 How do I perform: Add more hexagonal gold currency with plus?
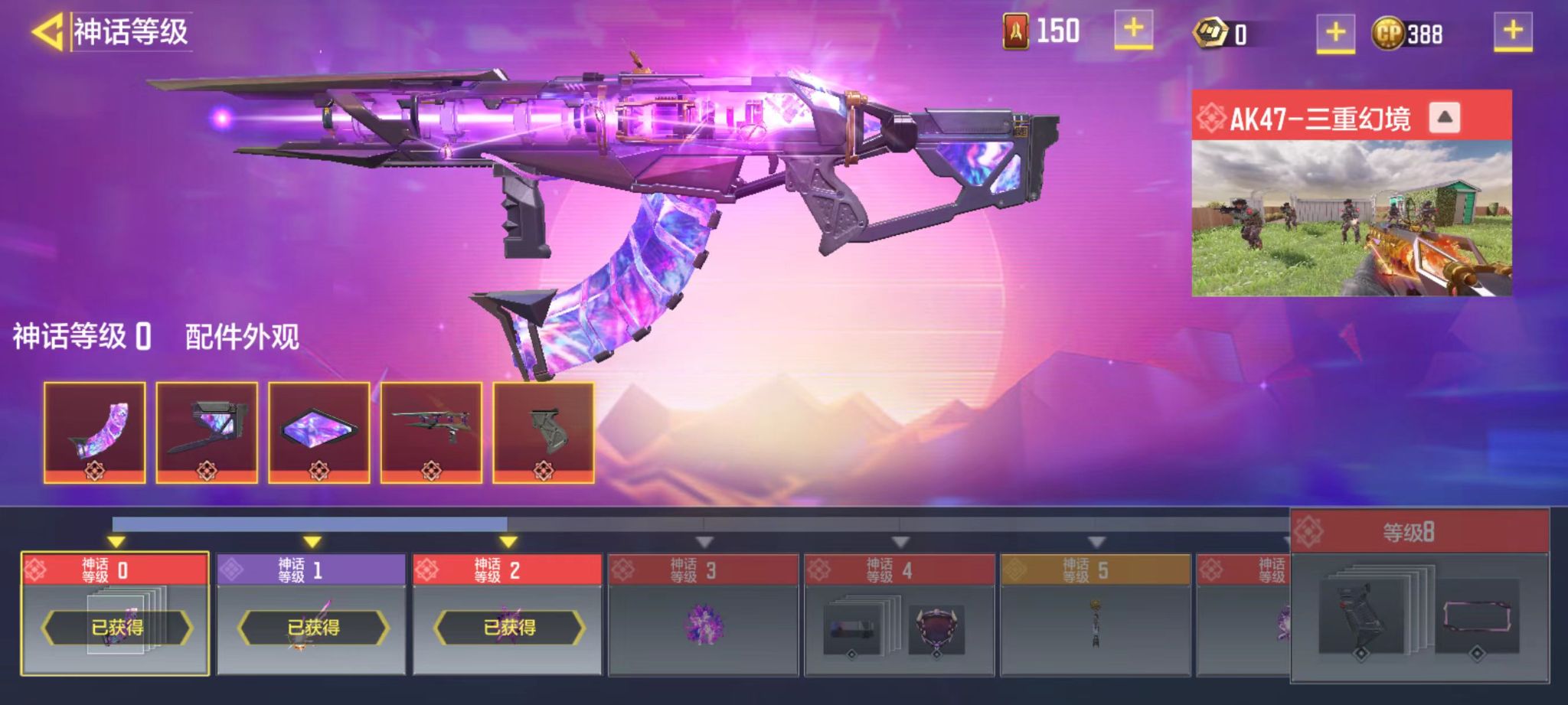pos(1335,32)
